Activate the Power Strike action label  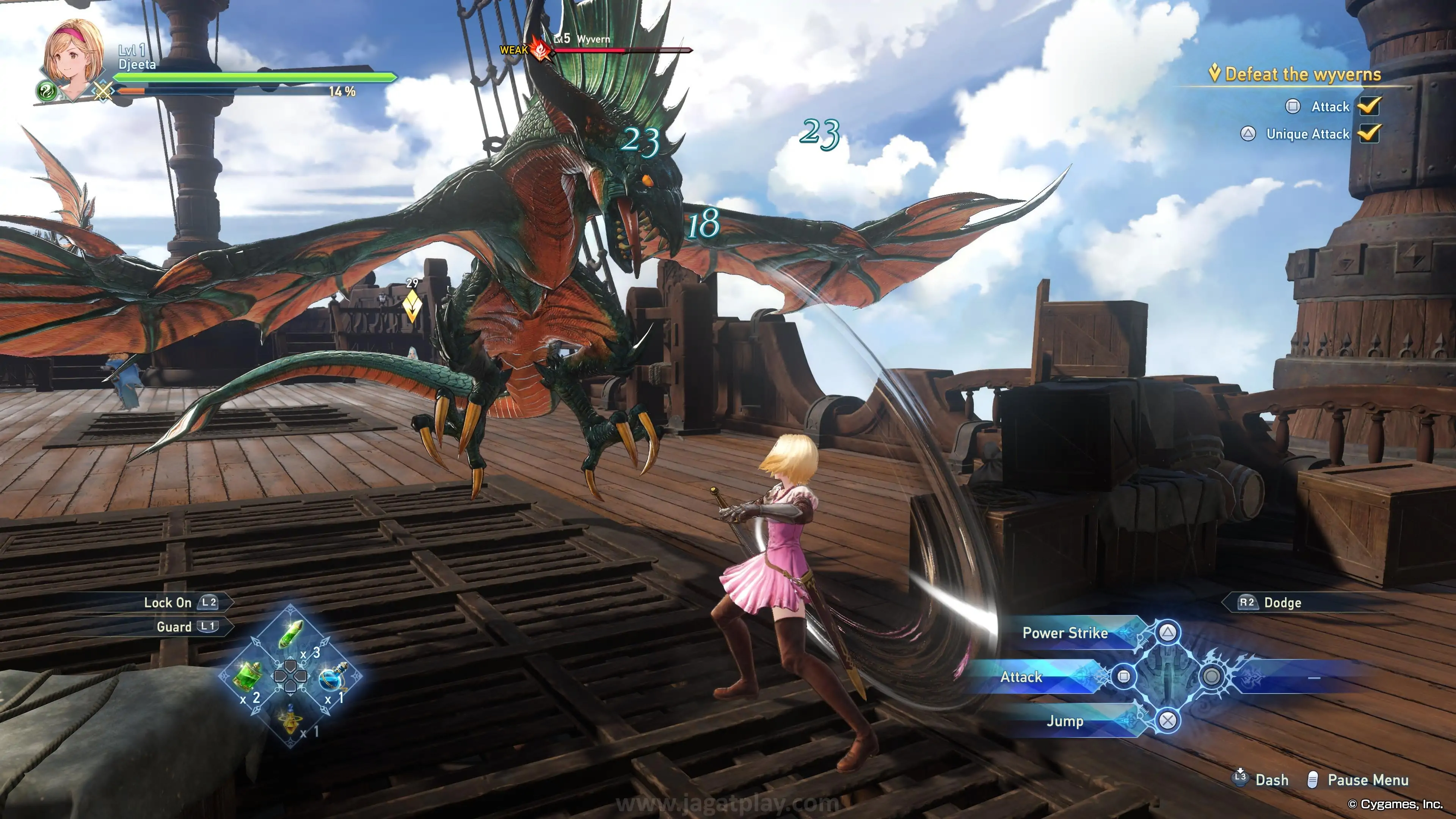[1065, 633]
